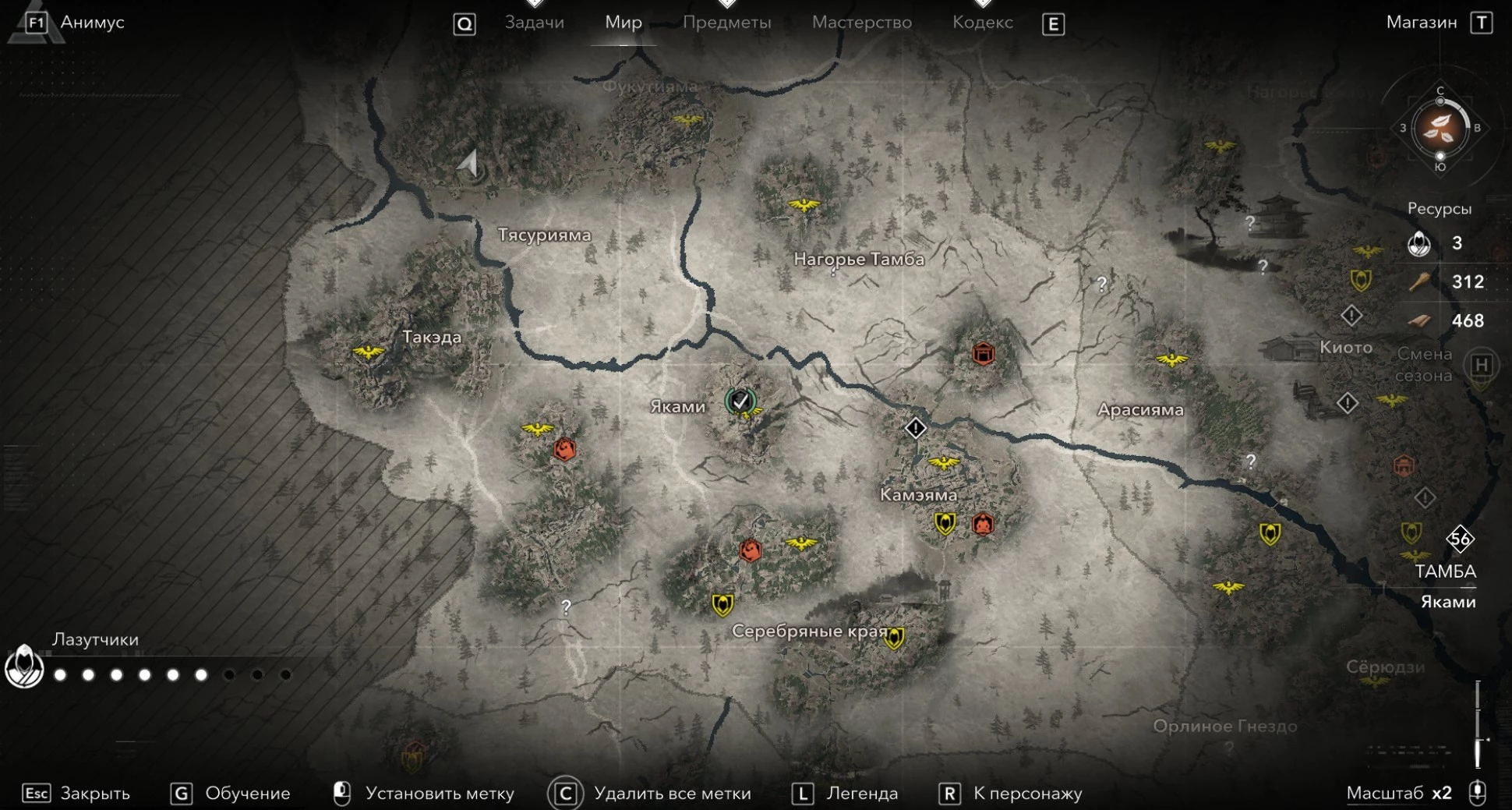Switch to the Задачи tab
Image resolution: width=1512 pixels, height=810 pixels.
pyautogui.click(x=534, y=23)
